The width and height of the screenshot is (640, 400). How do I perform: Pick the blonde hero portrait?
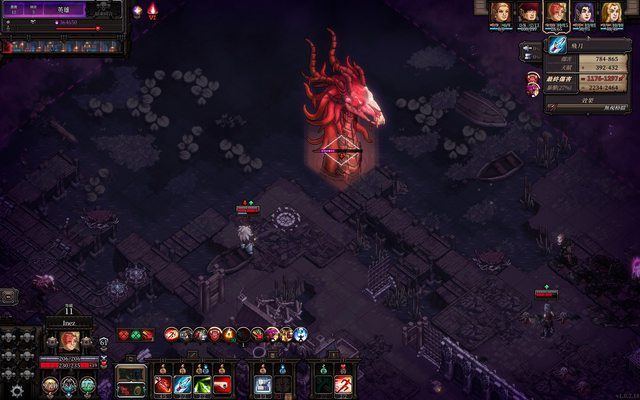click(x=611, y=13)
